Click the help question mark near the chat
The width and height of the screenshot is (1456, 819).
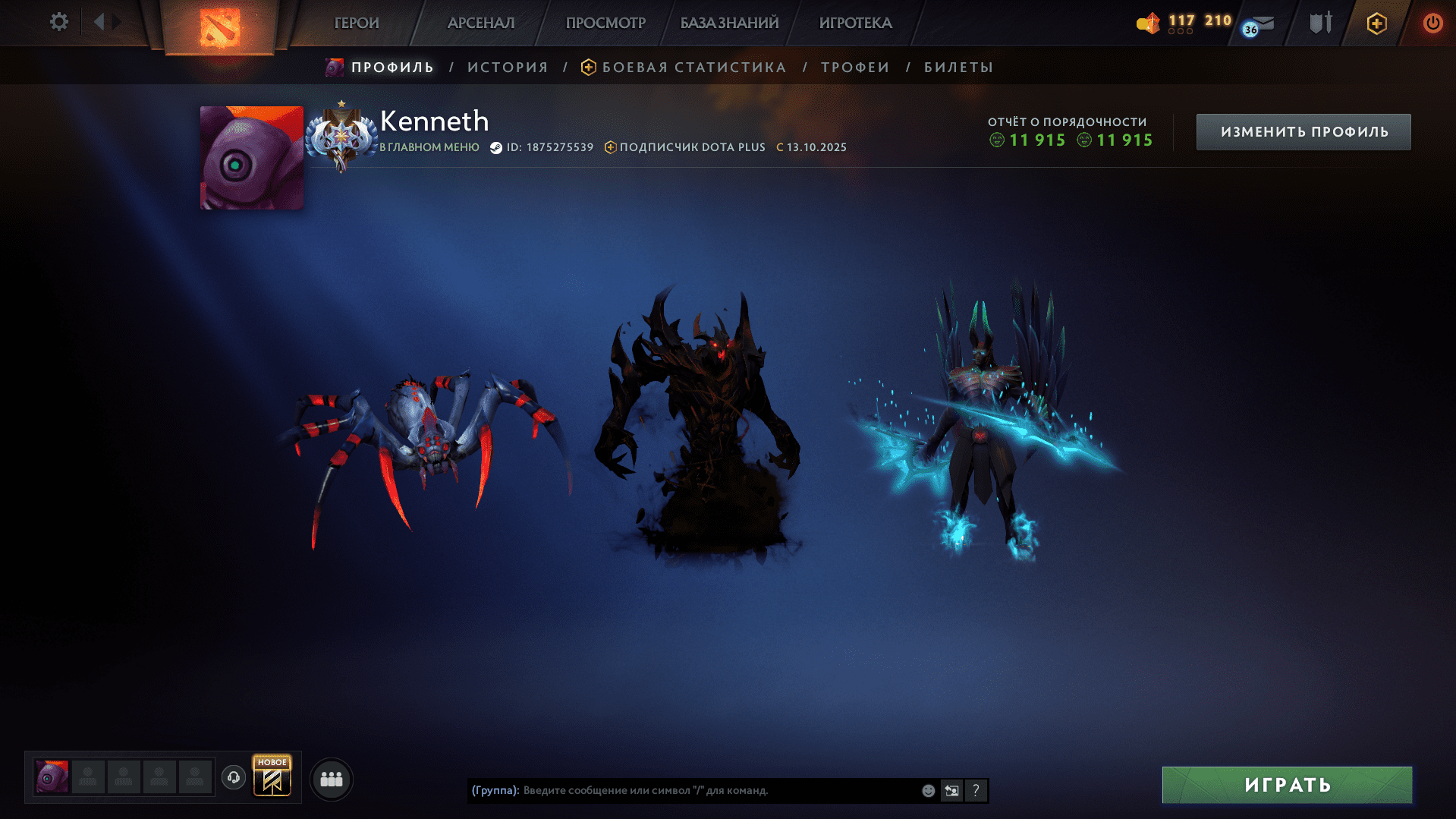(x=976, y=790)
